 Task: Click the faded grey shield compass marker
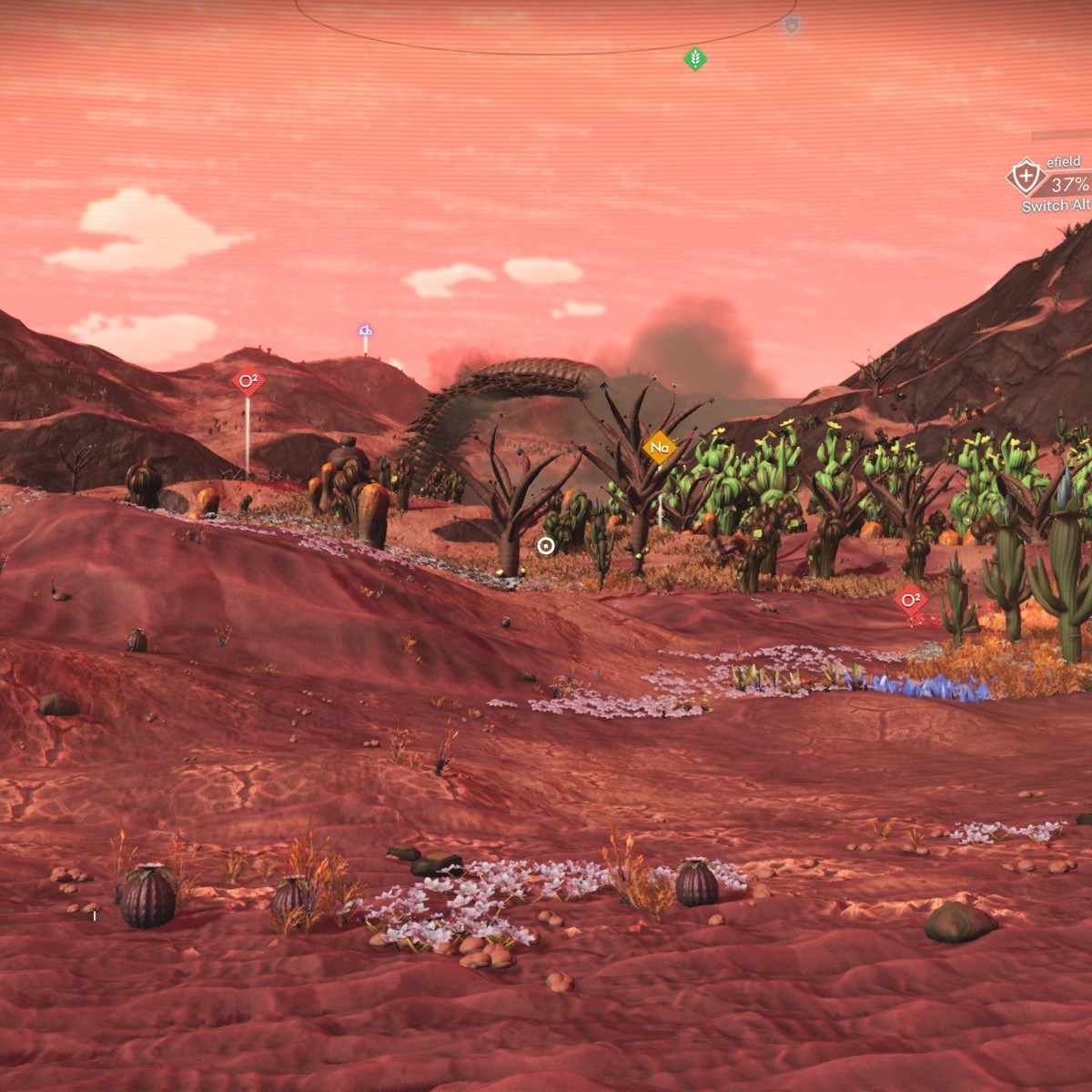pyautogui.click(x=792, y=25)
